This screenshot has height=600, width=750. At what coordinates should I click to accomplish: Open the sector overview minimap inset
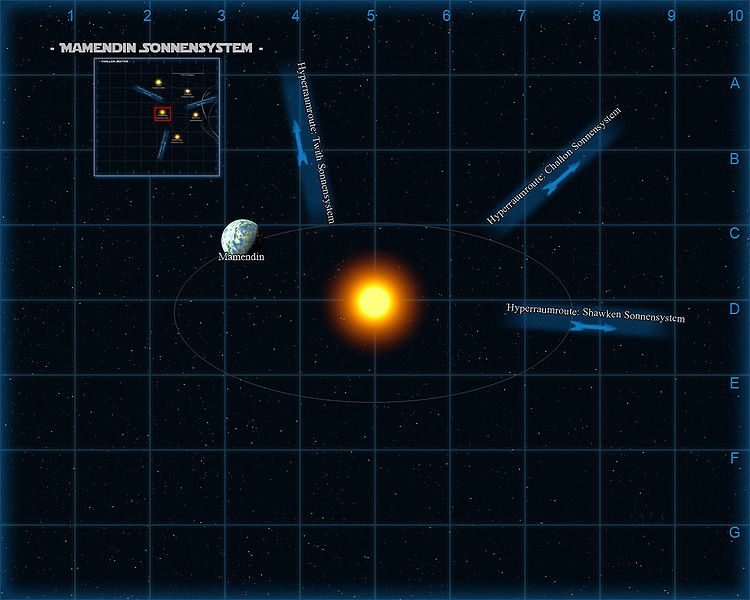point(156,116)
